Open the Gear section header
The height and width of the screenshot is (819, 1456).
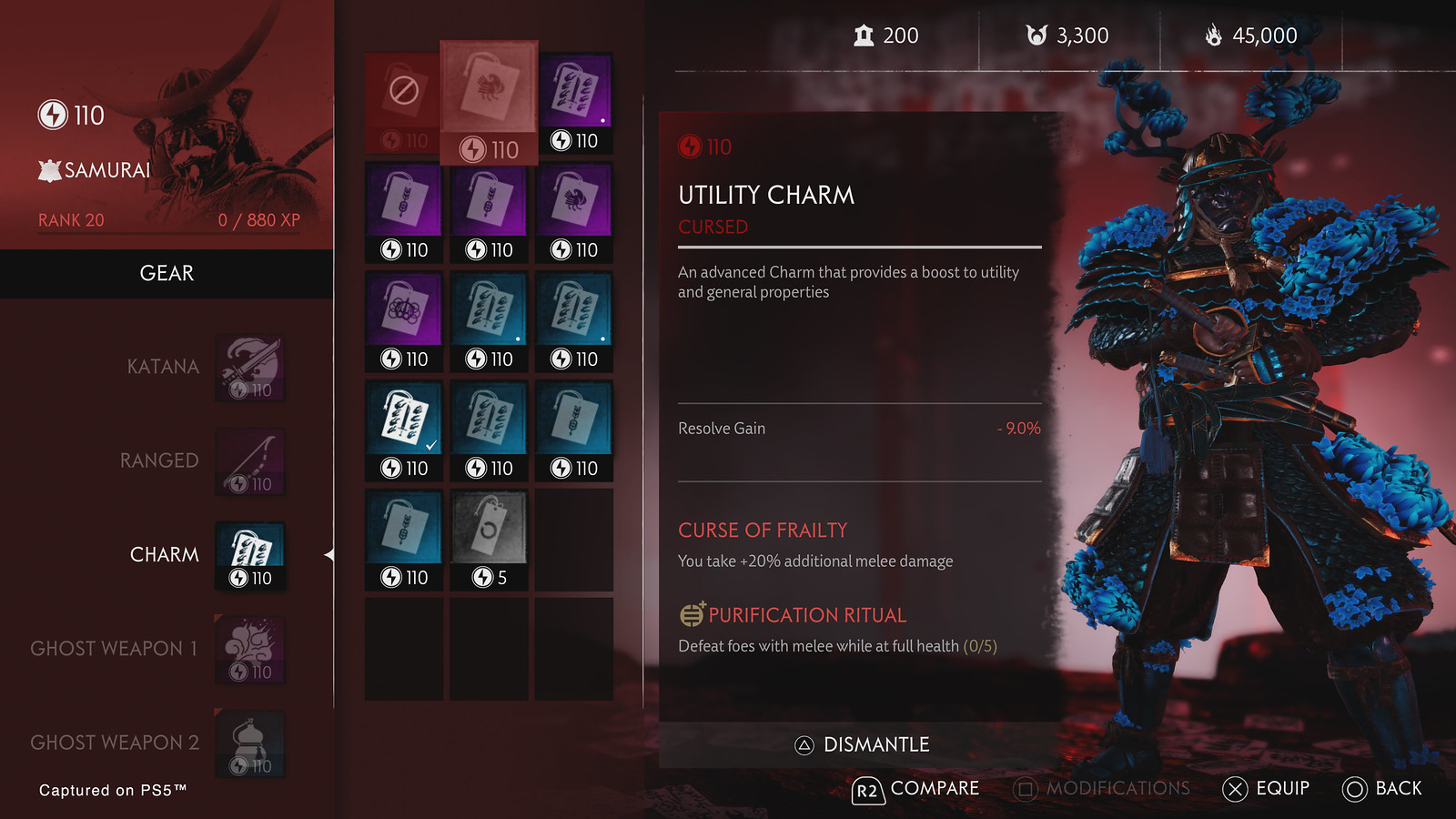[167, 274]
